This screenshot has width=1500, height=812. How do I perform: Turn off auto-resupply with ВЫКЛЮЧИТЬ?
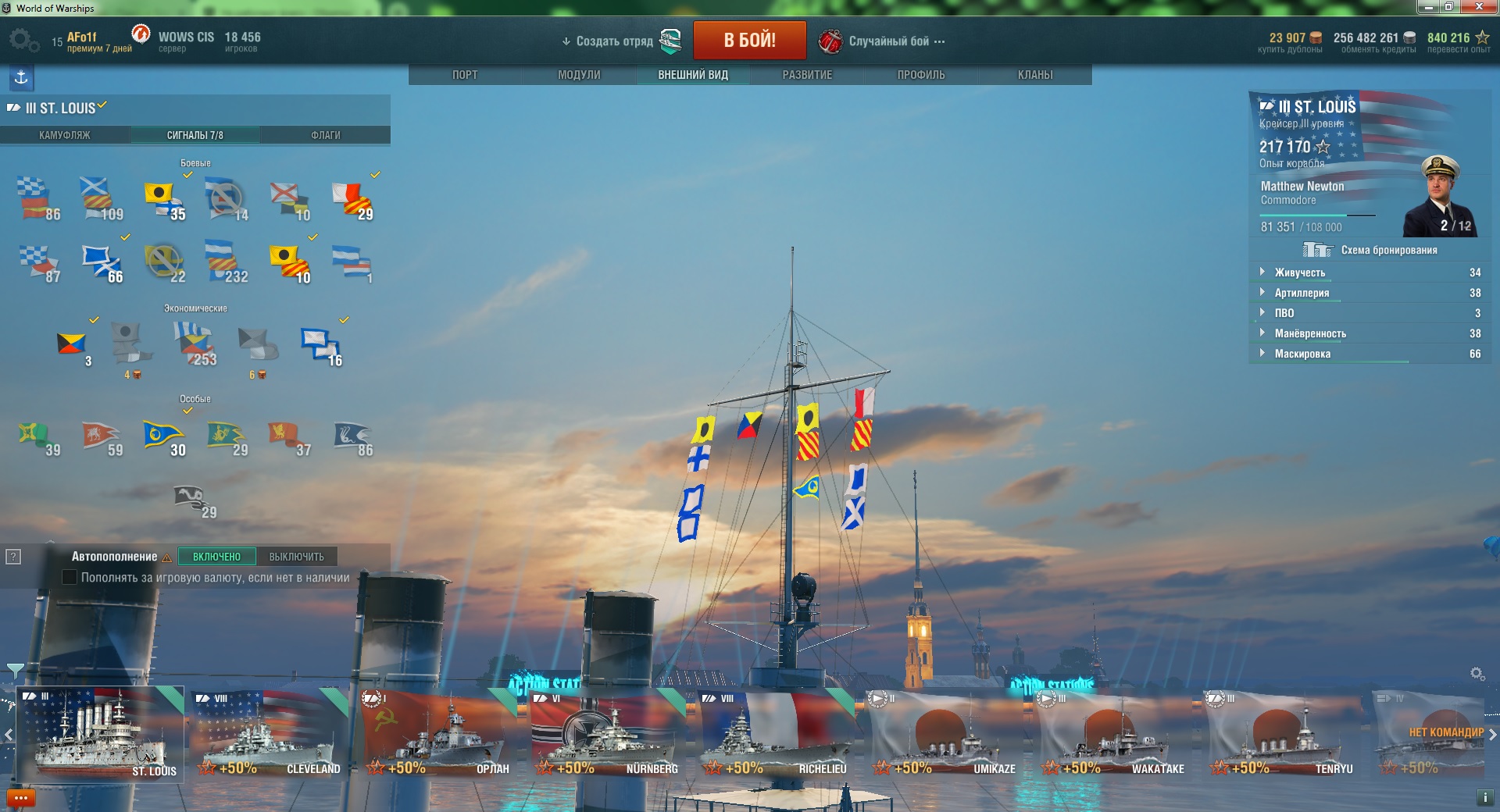296,557
